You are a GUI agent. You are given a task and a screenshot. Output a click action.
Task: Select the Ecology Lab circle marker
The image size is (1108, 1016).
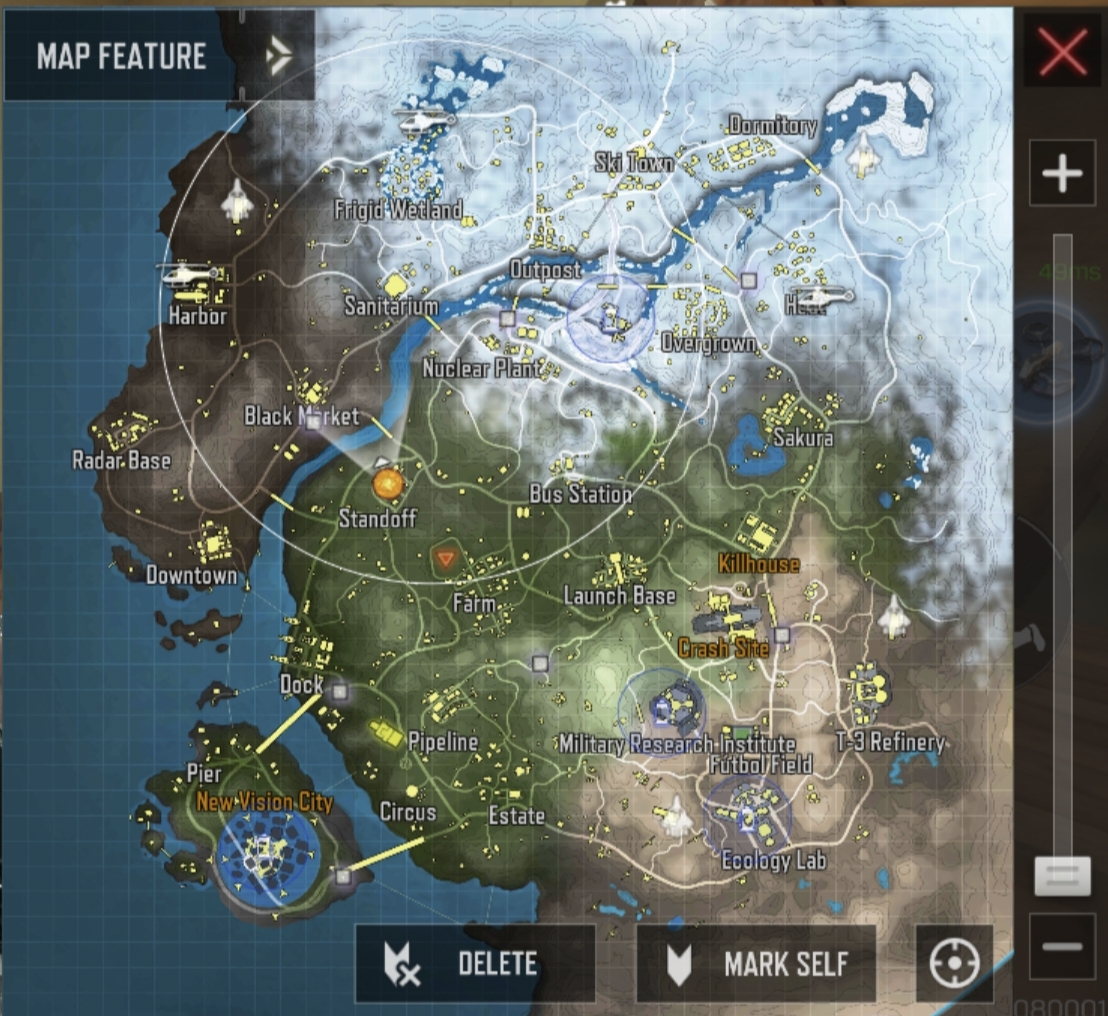[748, 815]
